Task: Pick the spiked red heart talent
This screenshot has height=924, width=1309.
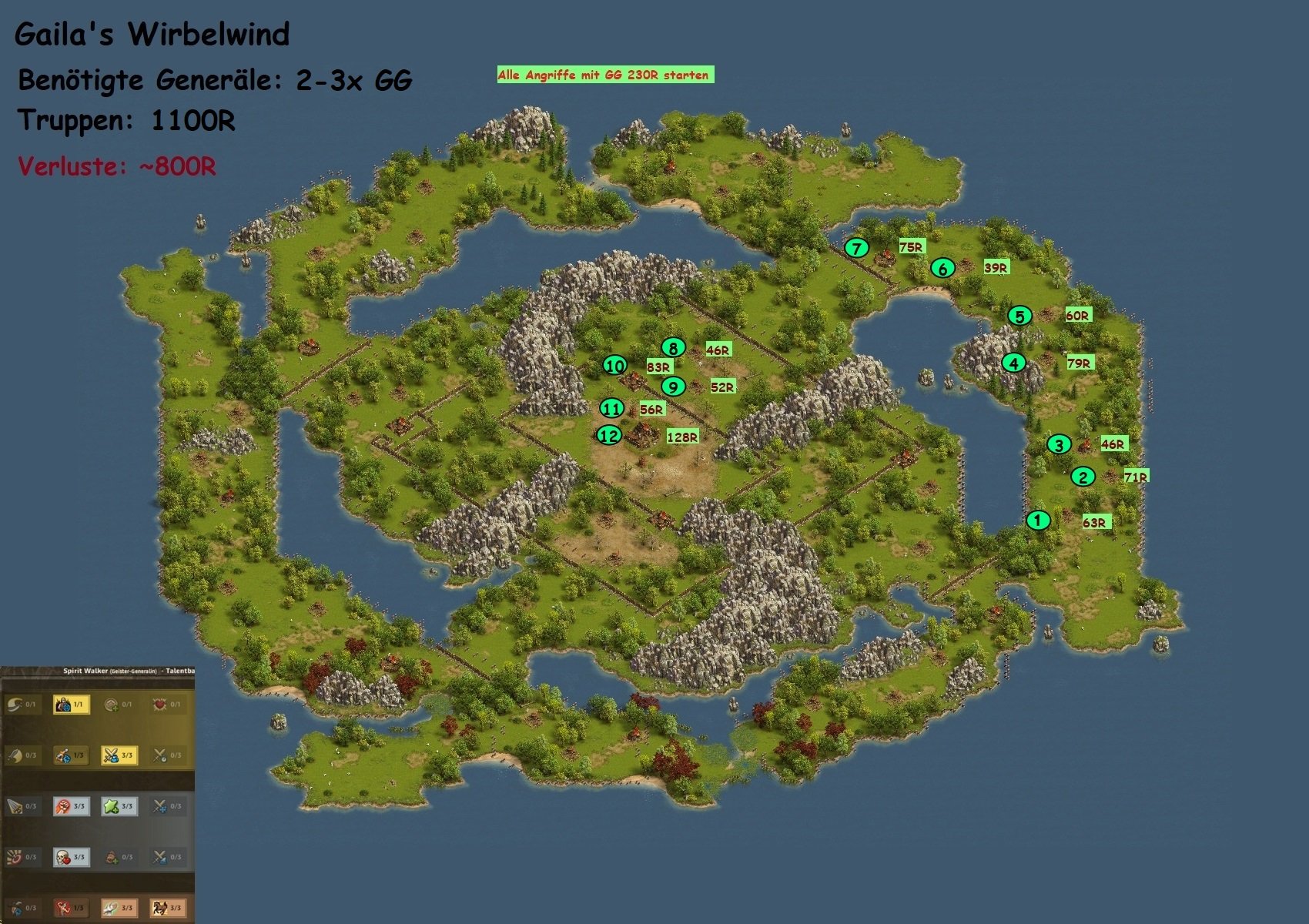Action: tap(159, 704)
